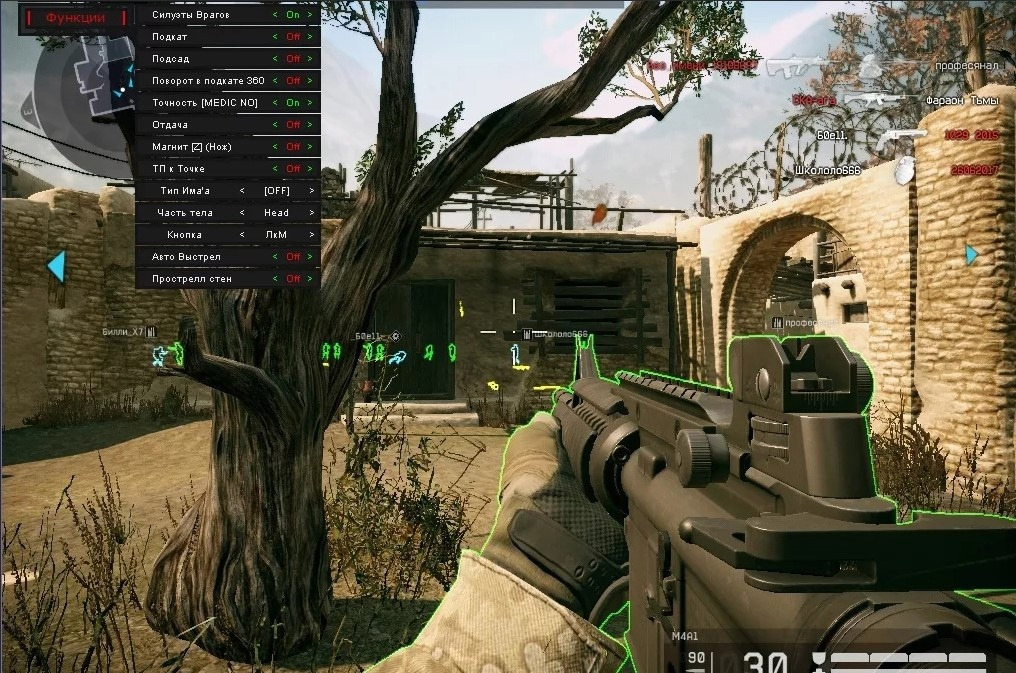This screenshot has width=1016, height=673.
Task: Click the right arrow beside Точность [MEDIC NO]
Action: click(x=311, y=103)
